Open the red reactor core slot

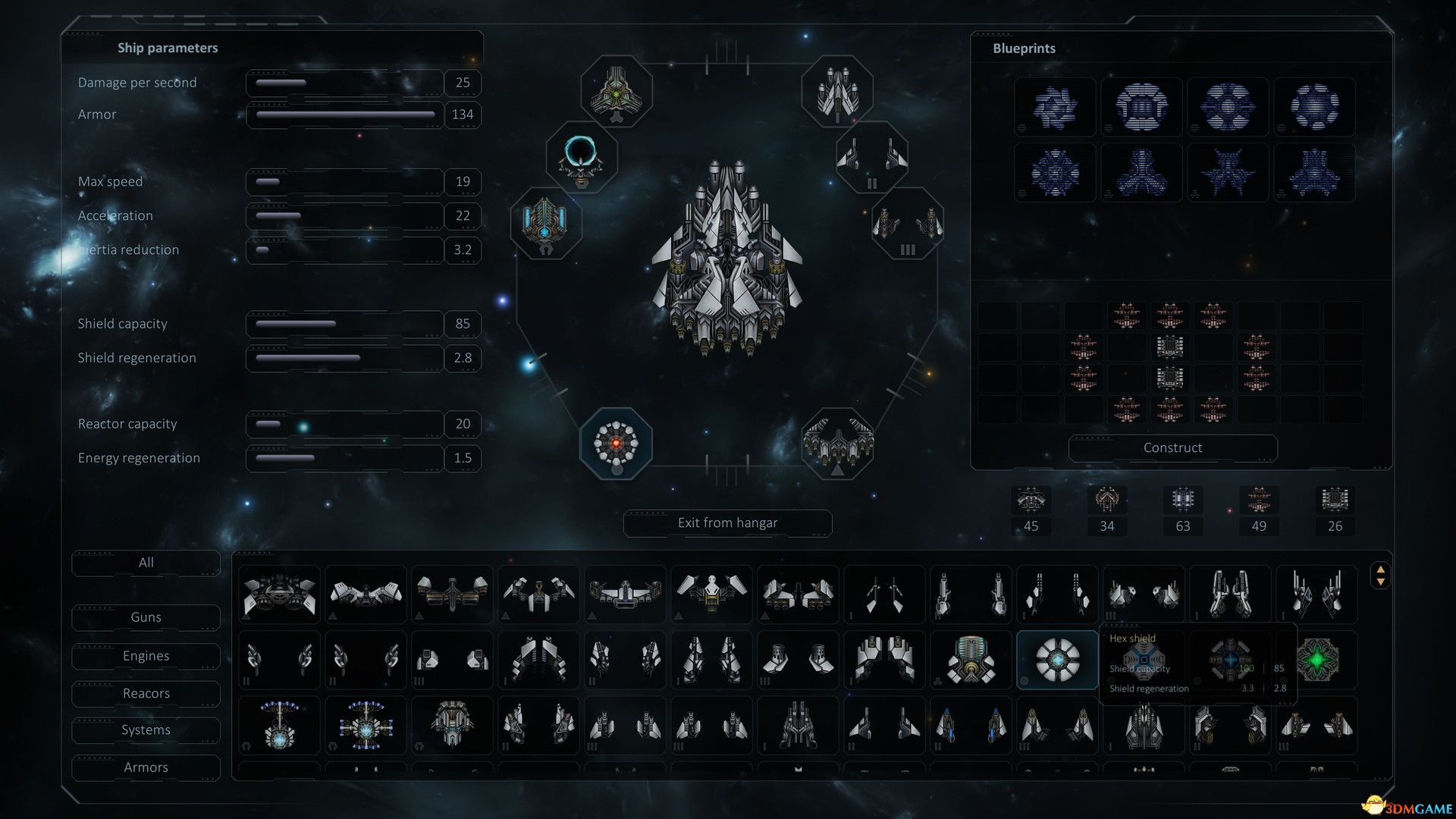pyautogui.click(x=616, y=444)
